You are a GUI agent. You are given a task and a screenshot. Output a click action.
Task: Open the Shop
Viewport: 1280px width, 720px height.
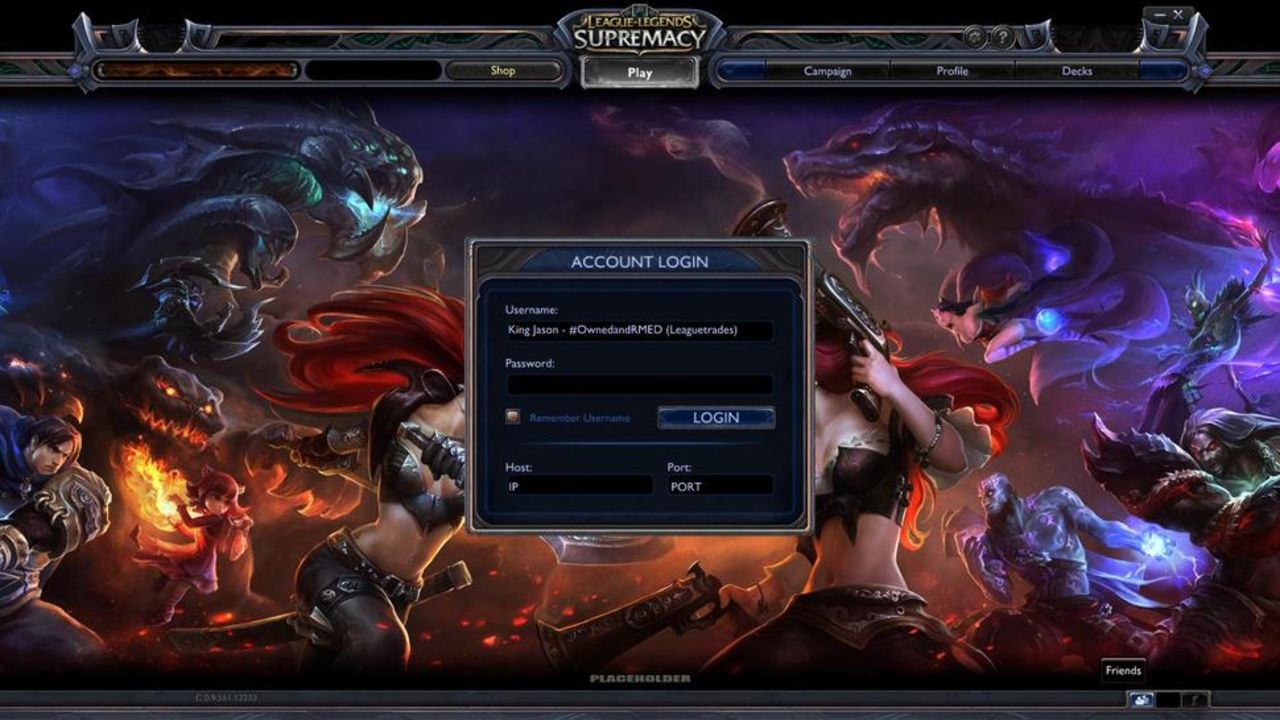click(x=503, y=70)
